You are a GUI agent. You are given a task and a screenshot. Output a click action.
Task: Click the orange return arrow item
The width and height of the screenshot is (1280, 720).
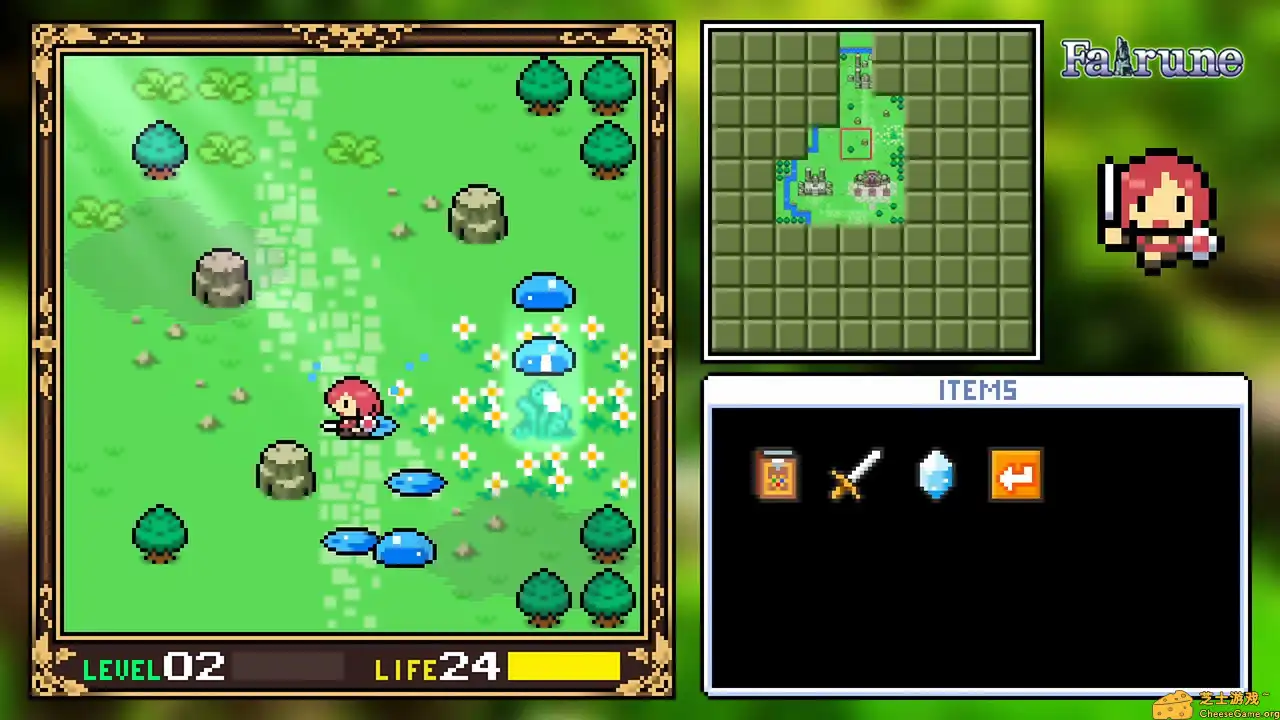click(1016, 475)
